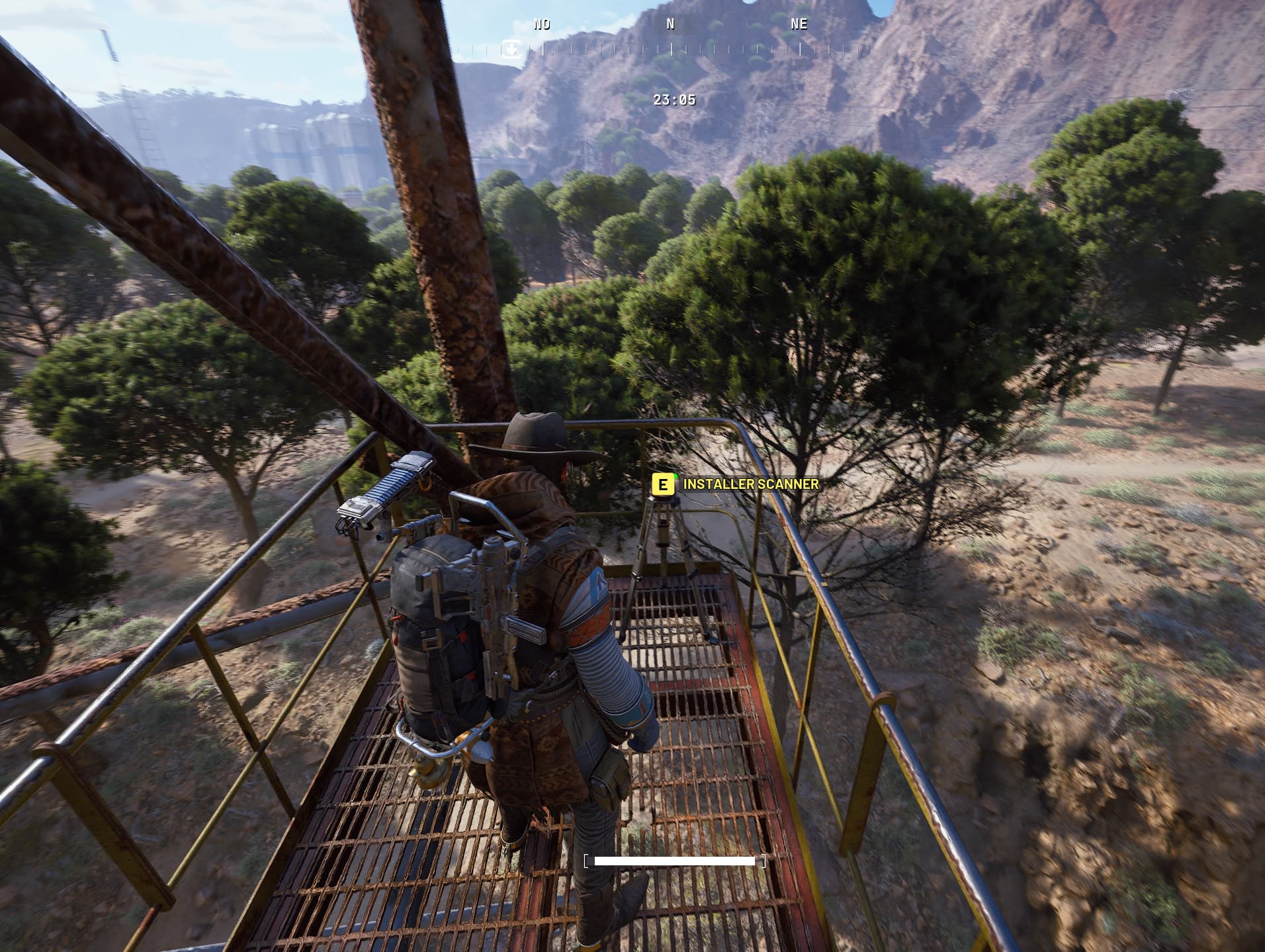1265x952 pixels.
Task: Click the down-arrow marker on the compass
Action: point(511,49)
